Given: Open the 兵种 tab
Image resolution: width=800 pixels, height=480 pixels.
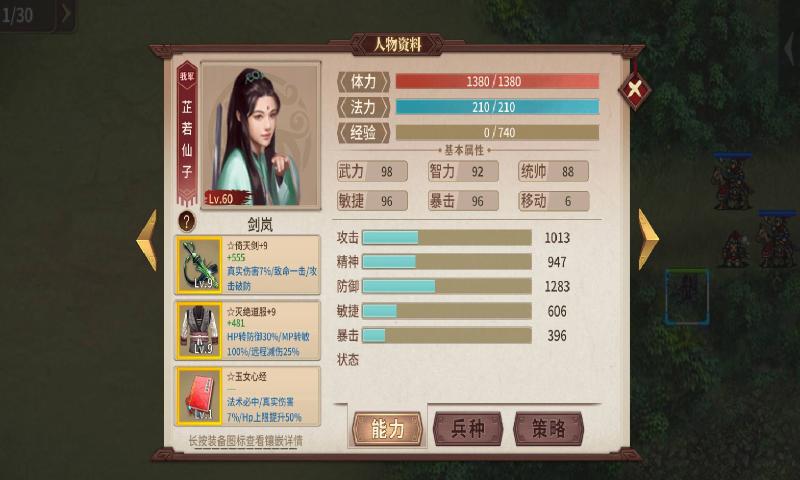Looking at the screenshot, I should point(468,428).
